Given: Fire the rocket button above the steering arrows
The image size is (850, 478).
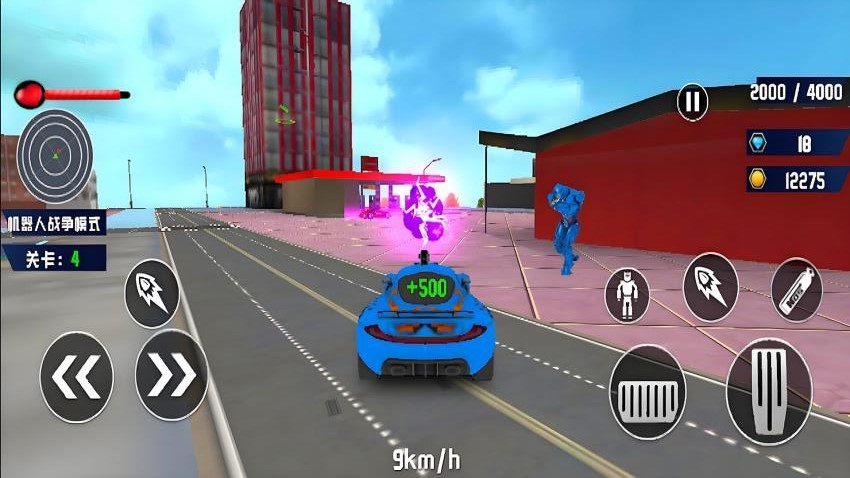Looking at the screenshot, I should [152, 293].
